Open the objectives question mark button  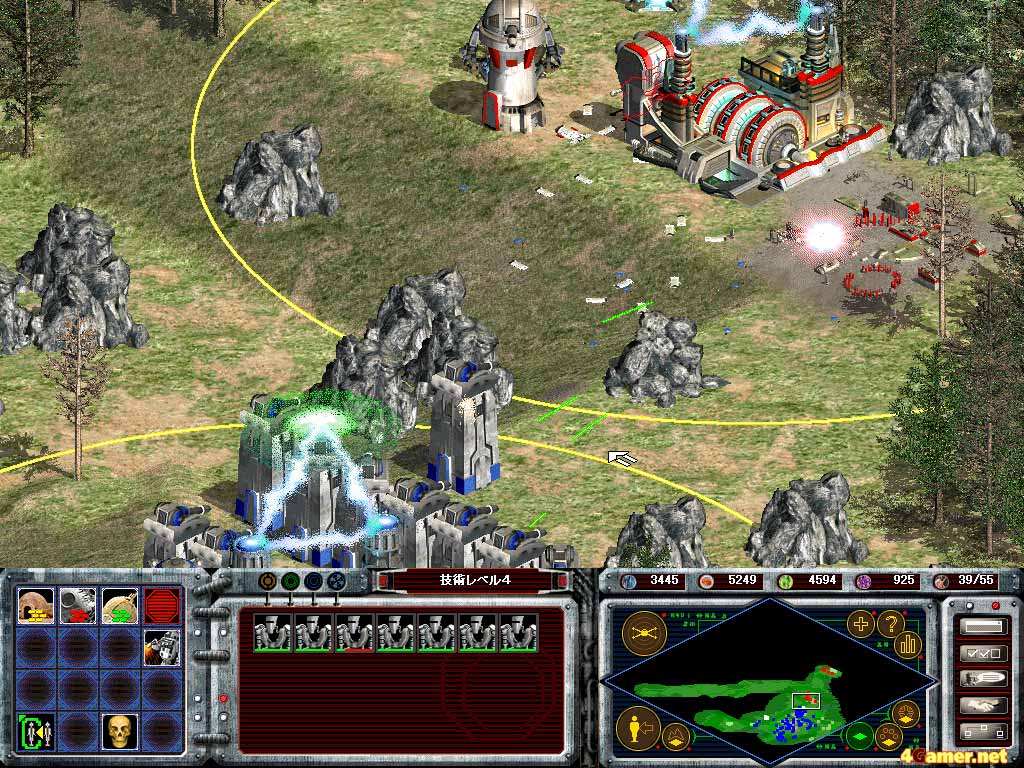[x=889, y=624]
